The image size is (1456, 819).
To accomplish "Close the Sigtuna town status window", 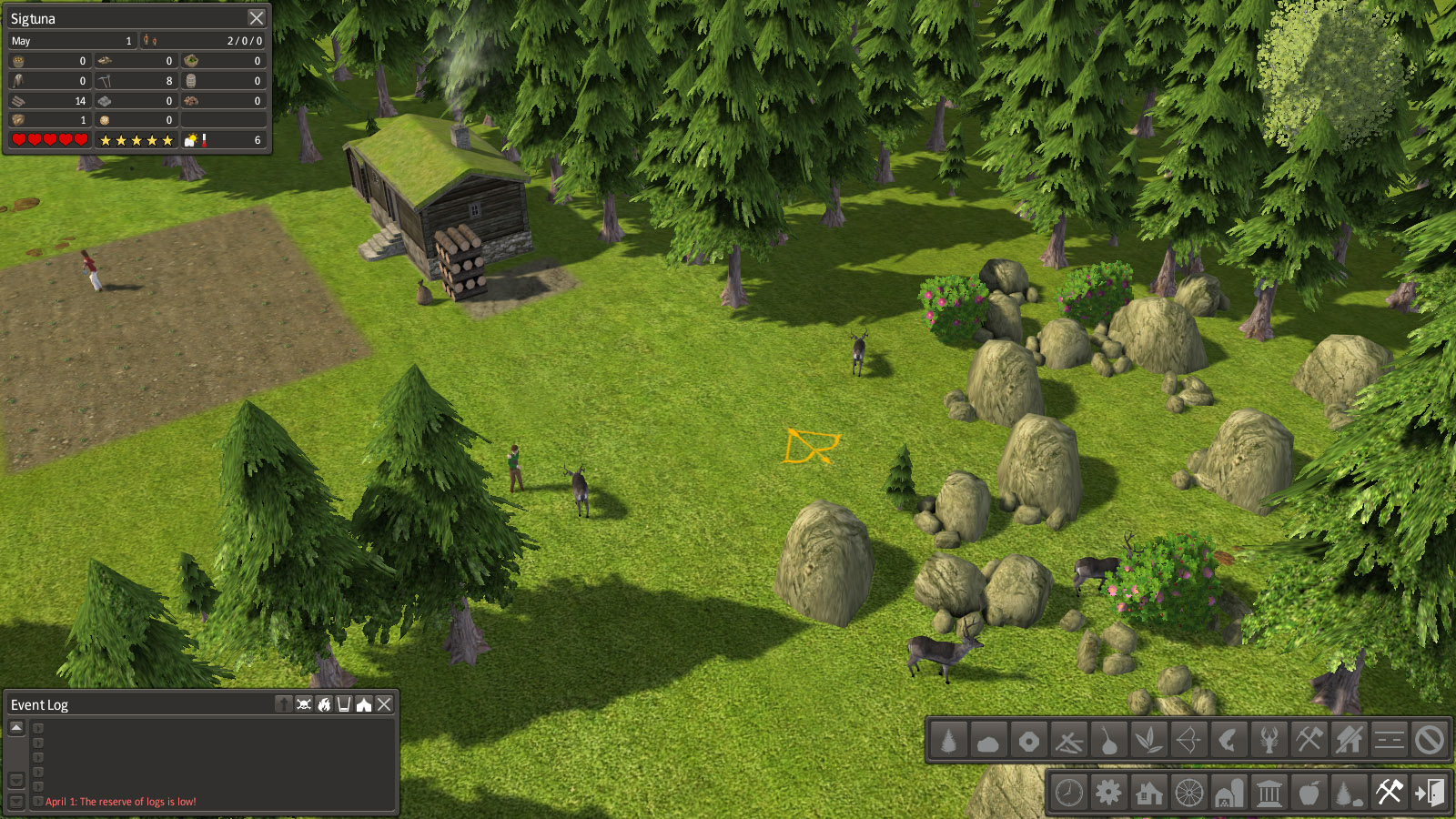I will tap(257, 18).
